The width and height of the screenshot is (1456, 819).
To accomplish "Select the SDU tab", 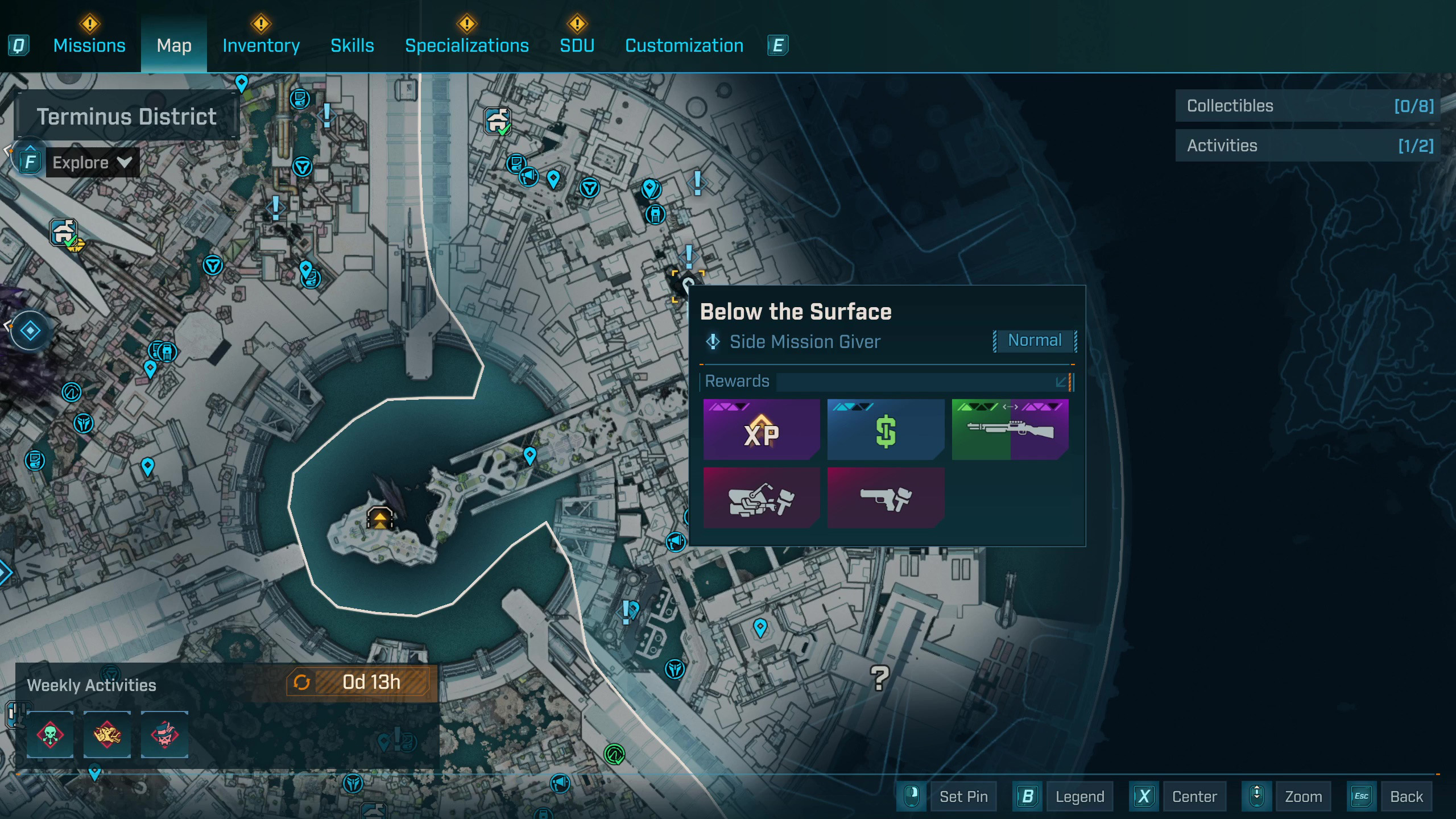I will point(577,45).
